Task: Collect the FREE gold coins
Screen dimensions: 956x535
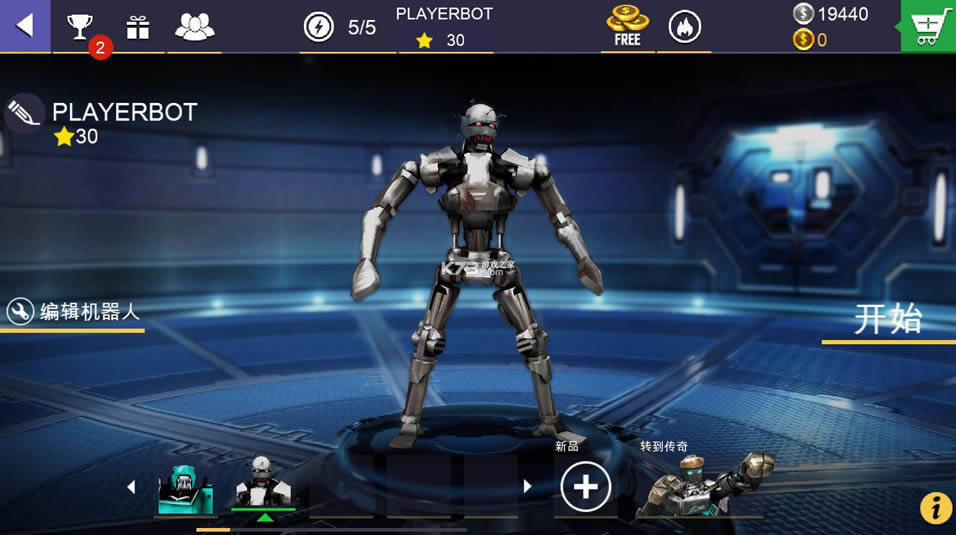Action: [x=627, y=27]
